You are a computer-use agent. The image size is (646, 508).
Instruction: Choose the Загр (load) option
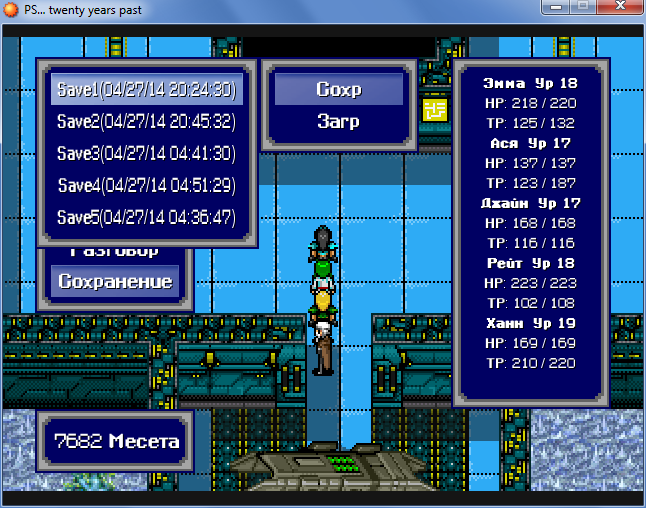(338, 121)
